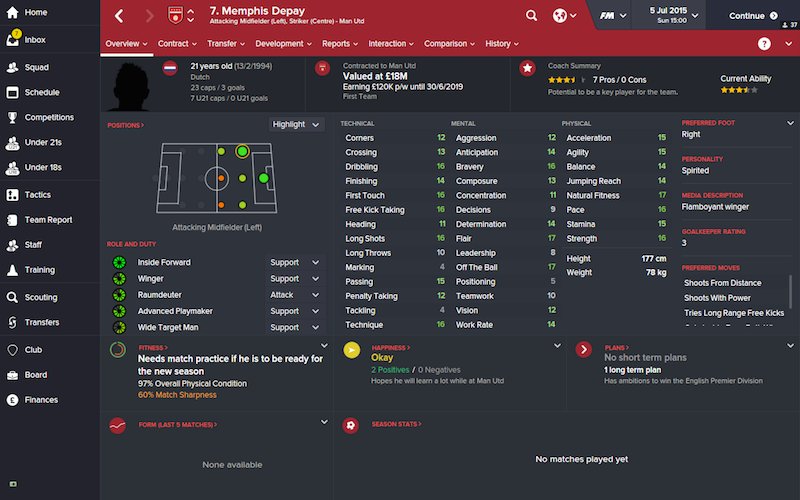View the Under 21s team
Viewport: 800px width, 500px height.
43,143
